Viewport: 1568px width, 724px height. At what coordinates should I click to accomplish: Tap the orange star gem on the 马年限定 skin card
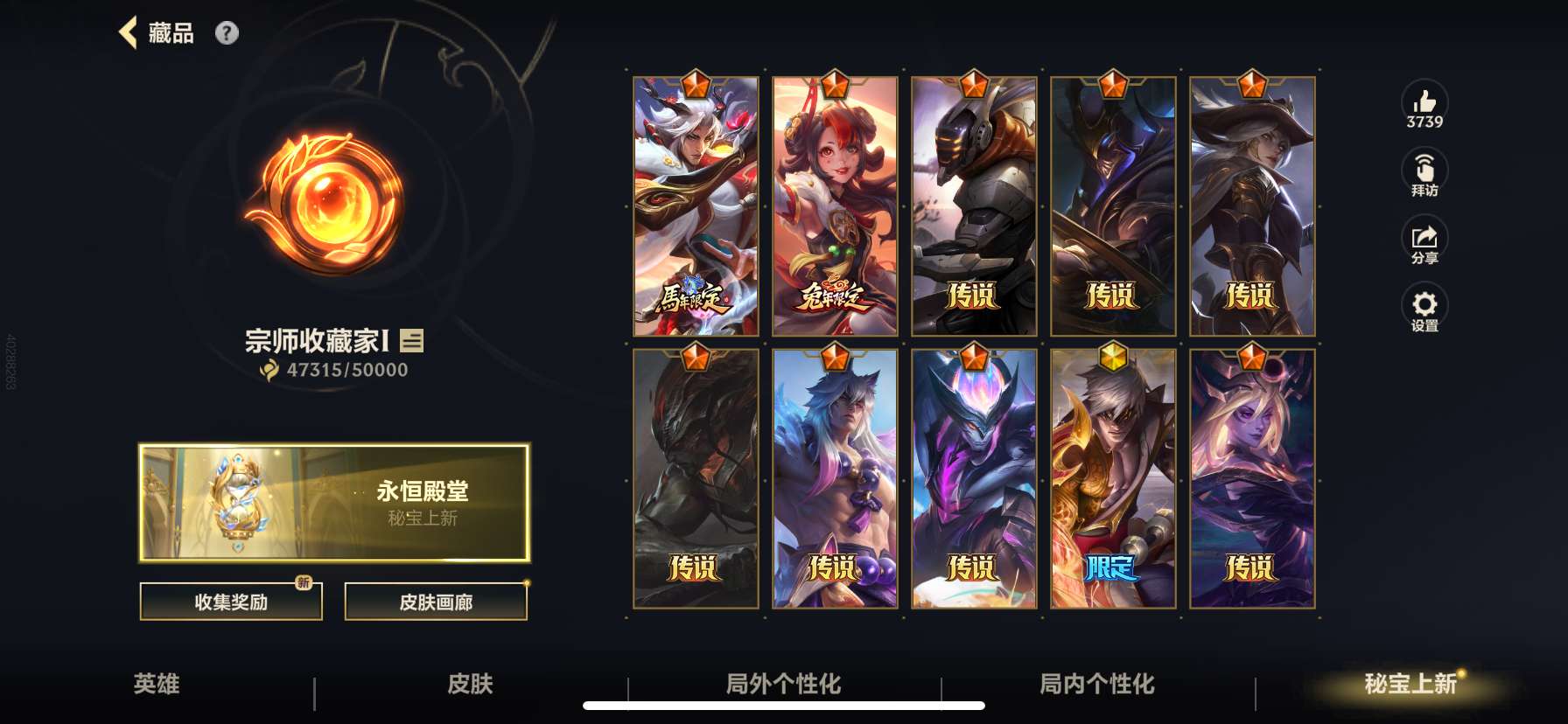[x=694, y=84]
